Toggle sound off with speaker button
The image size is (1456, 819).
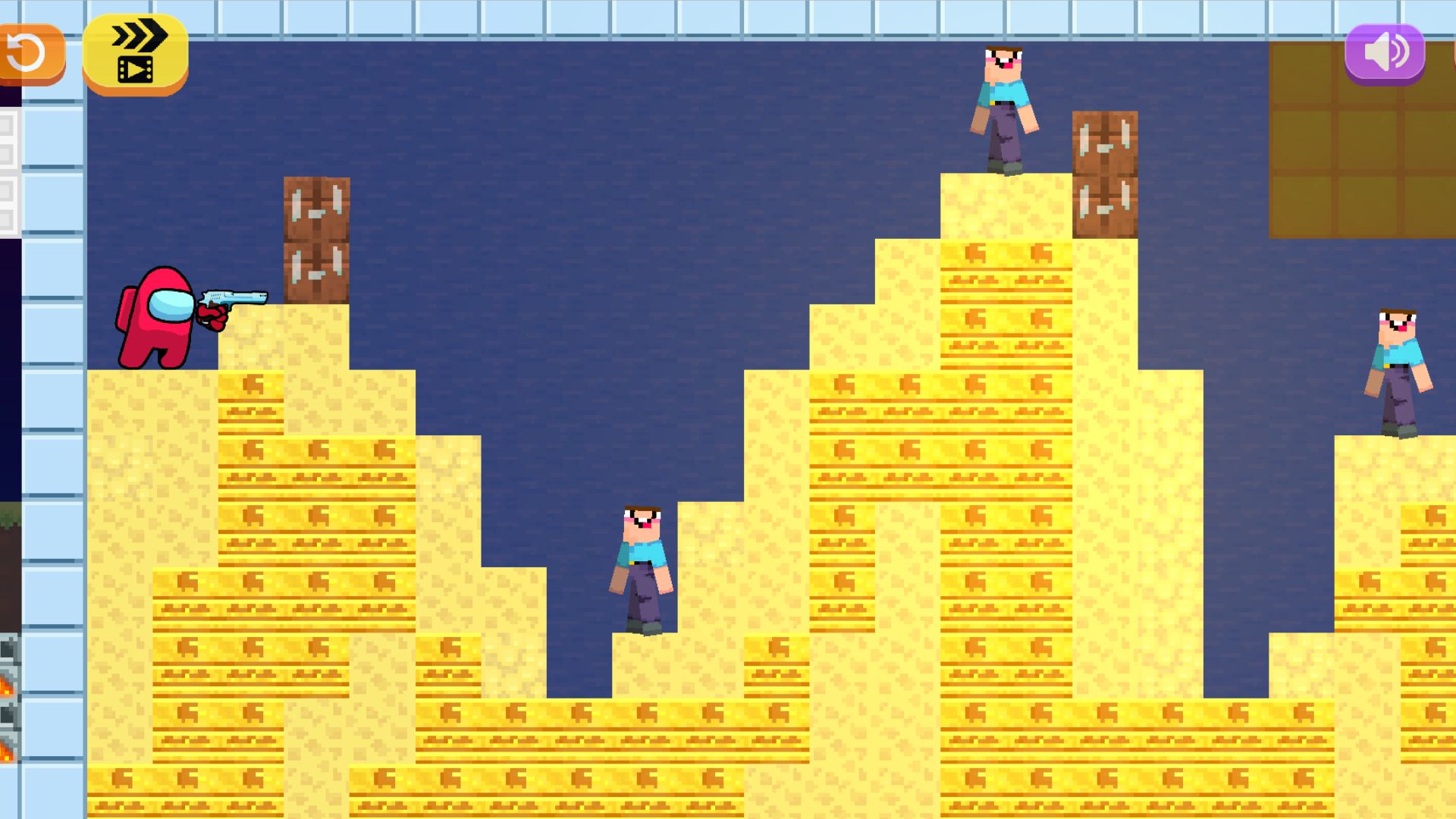pos(1385,52)
